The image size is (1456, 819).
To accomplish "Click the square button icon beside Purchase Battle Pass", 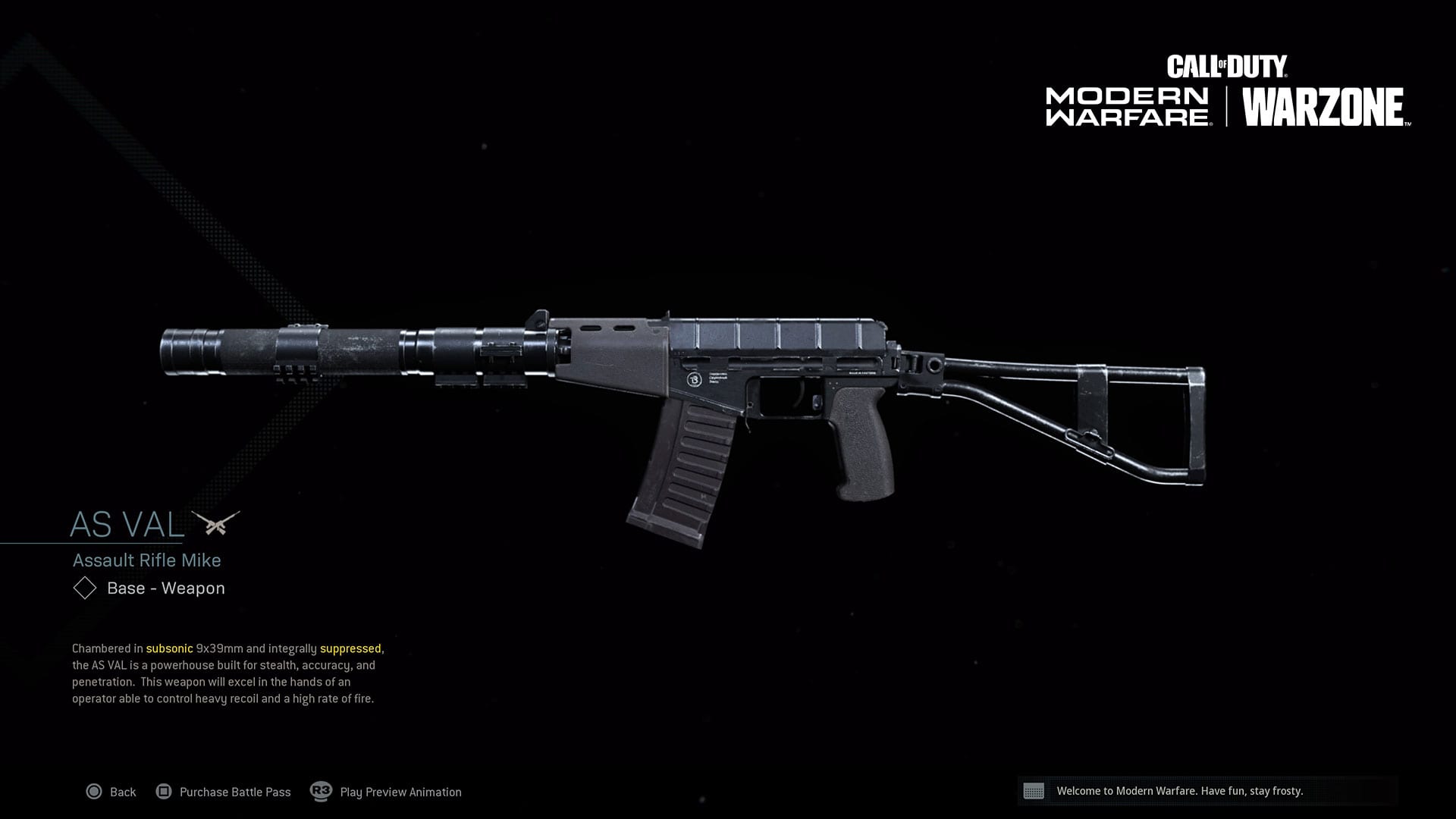I will click(165, 792).
